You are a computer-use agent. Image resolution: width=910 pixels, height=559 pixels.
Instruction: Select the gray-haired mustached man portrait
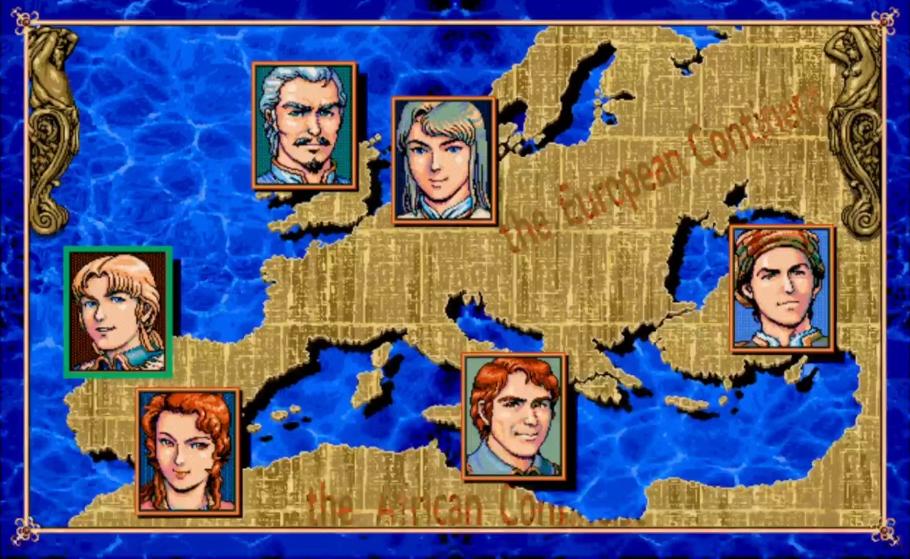point(304,125)
